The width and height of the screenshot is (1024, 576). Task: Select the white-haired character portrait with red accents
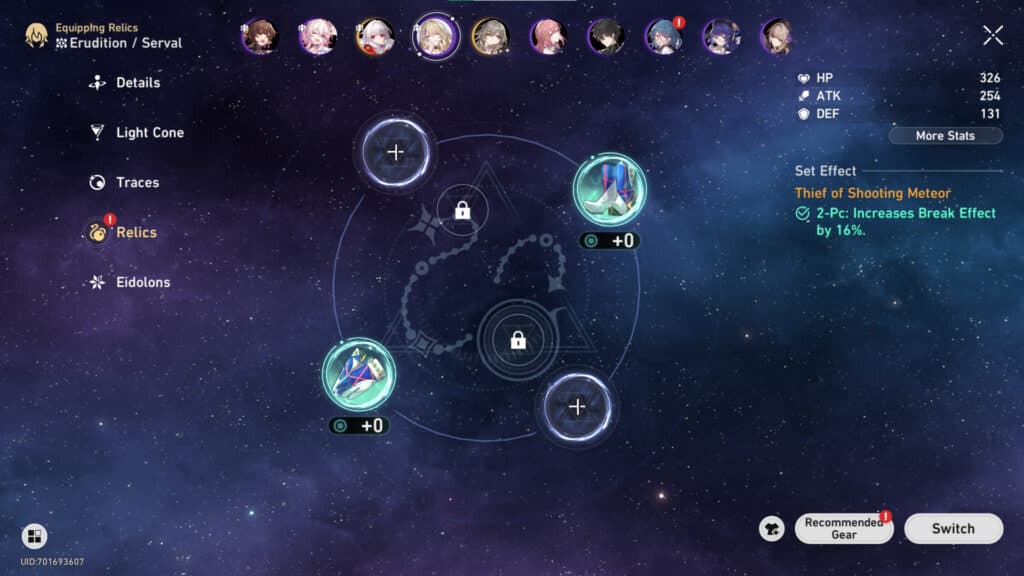(375, 37)
